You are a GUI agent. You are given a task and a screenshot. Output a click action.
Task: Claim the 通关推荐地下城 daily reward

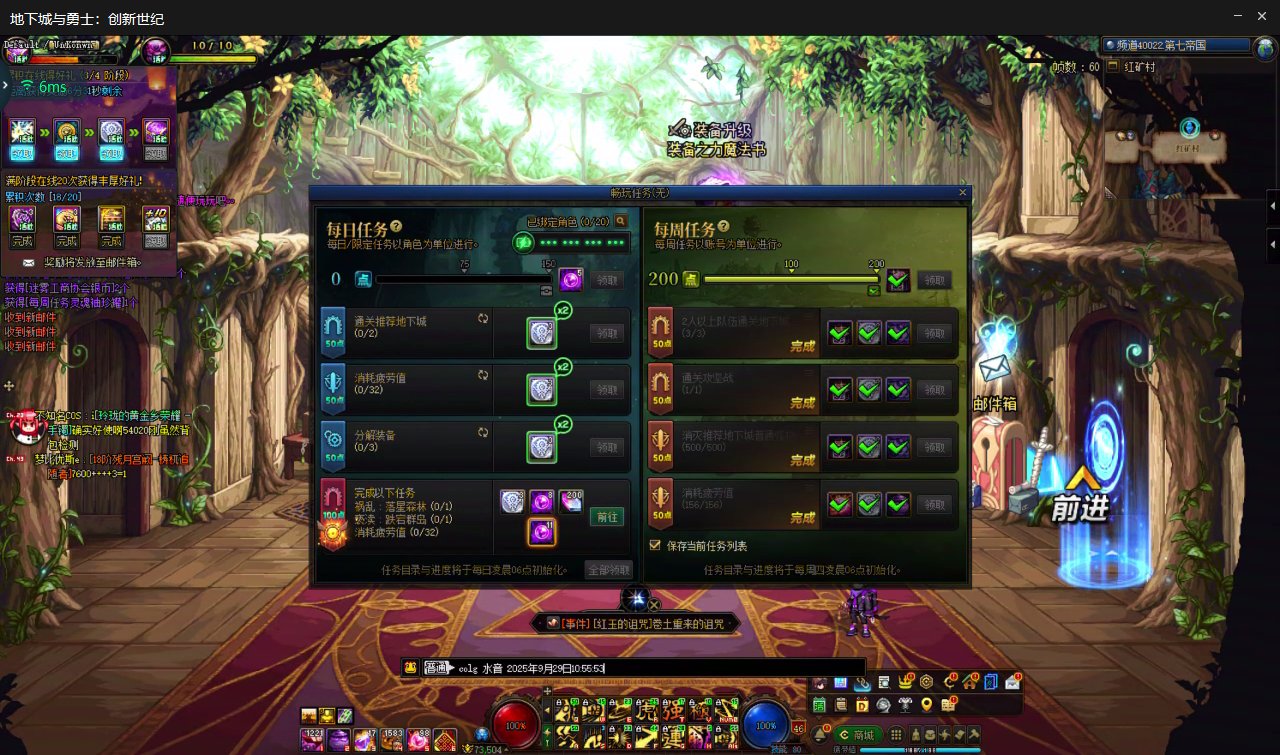(x=607, y=333)
